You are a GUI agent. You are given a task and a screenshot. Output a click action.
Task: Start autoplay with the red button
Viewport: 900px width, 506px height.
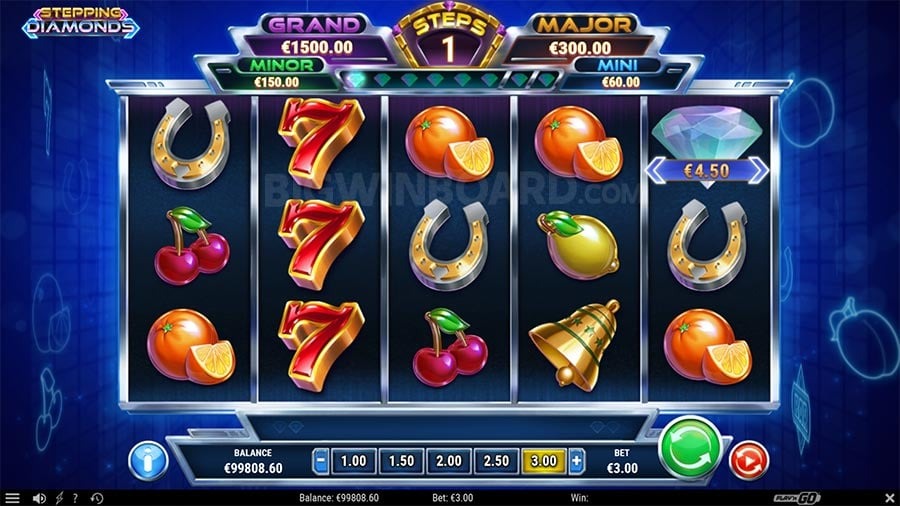(744, 460)
